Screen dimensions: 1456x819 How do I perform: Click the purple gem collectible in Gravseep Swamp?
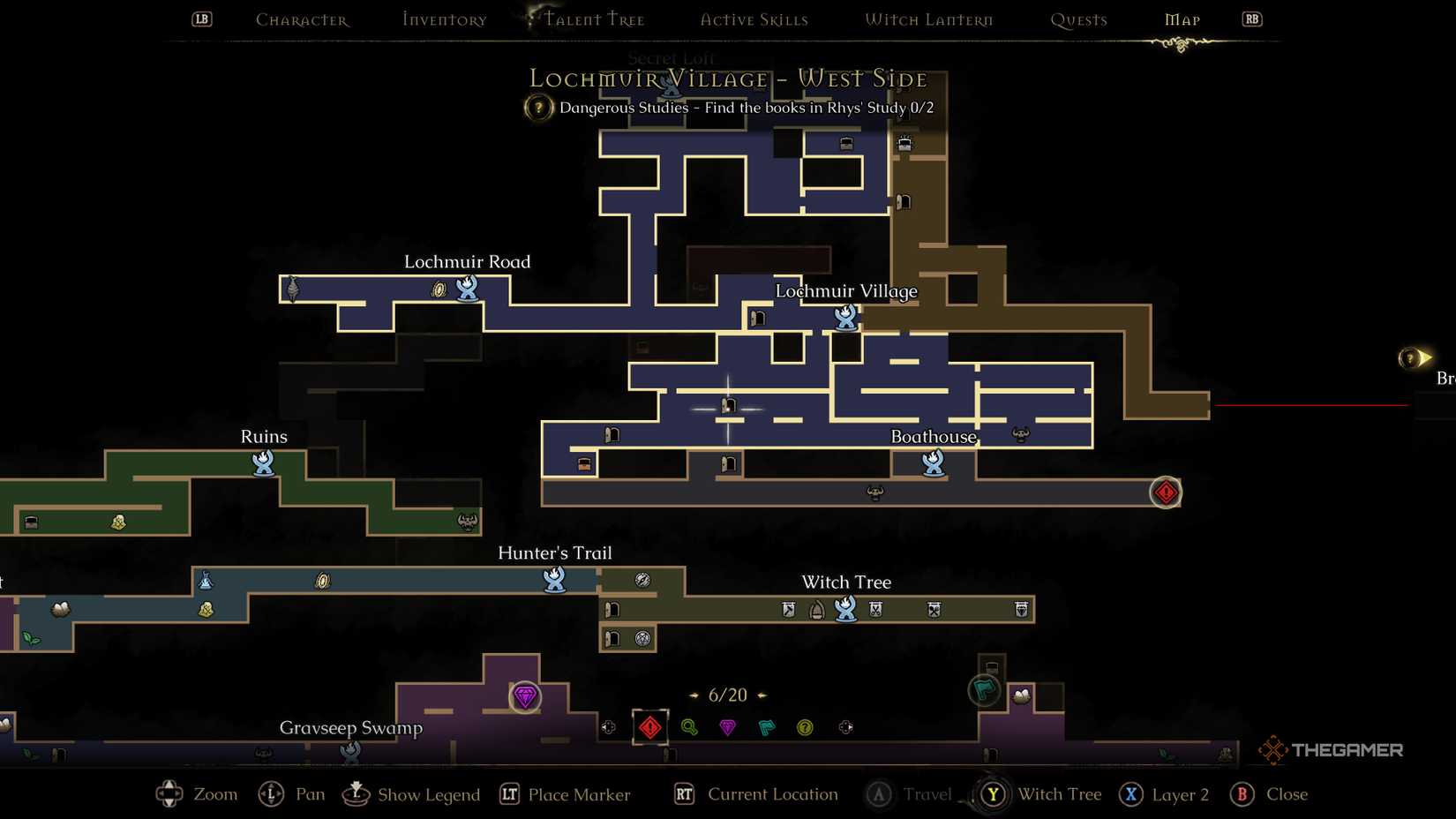(525, 698)
